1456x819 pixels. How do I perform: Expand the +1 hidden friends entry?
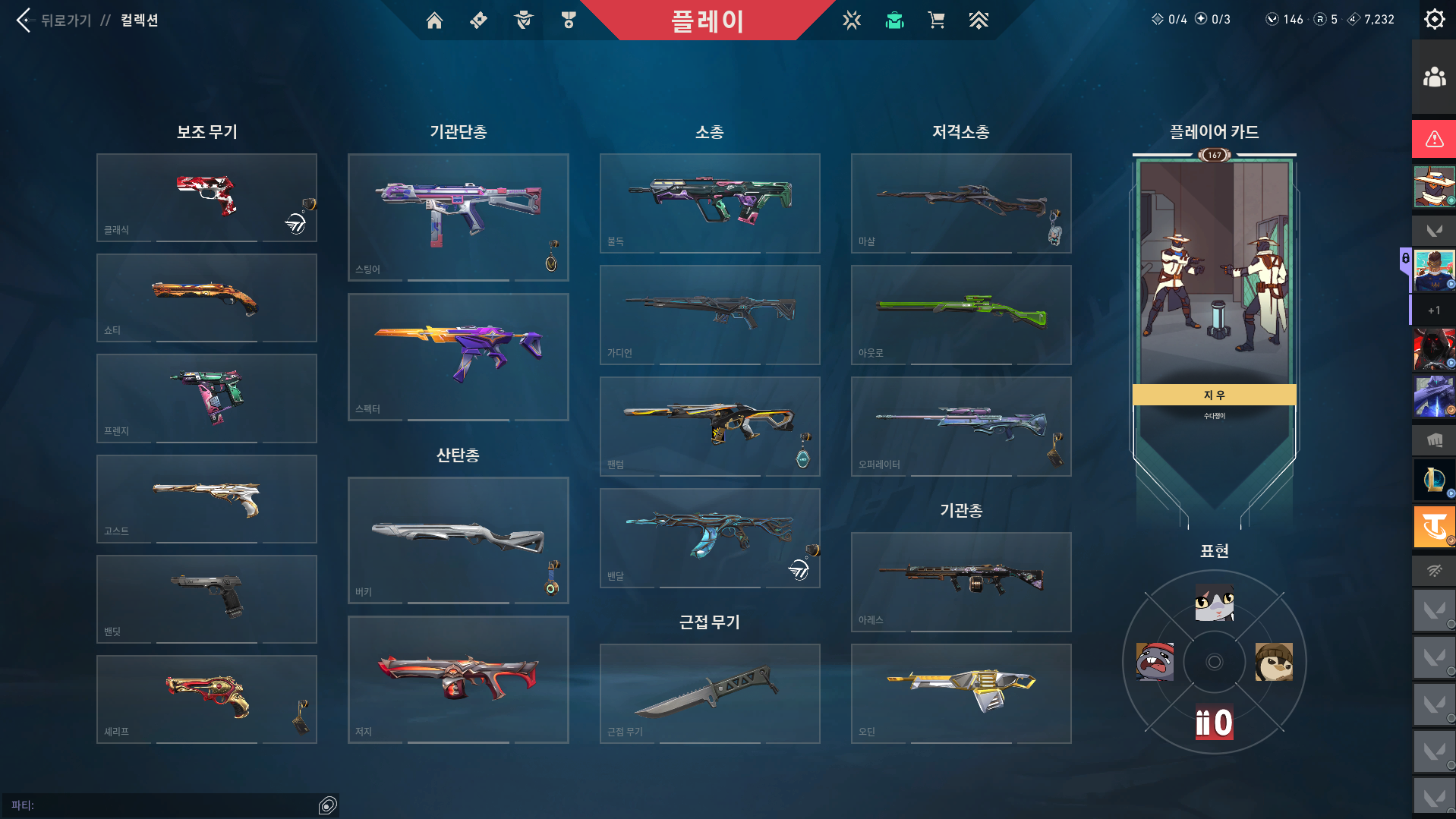tap(1432, 310)
